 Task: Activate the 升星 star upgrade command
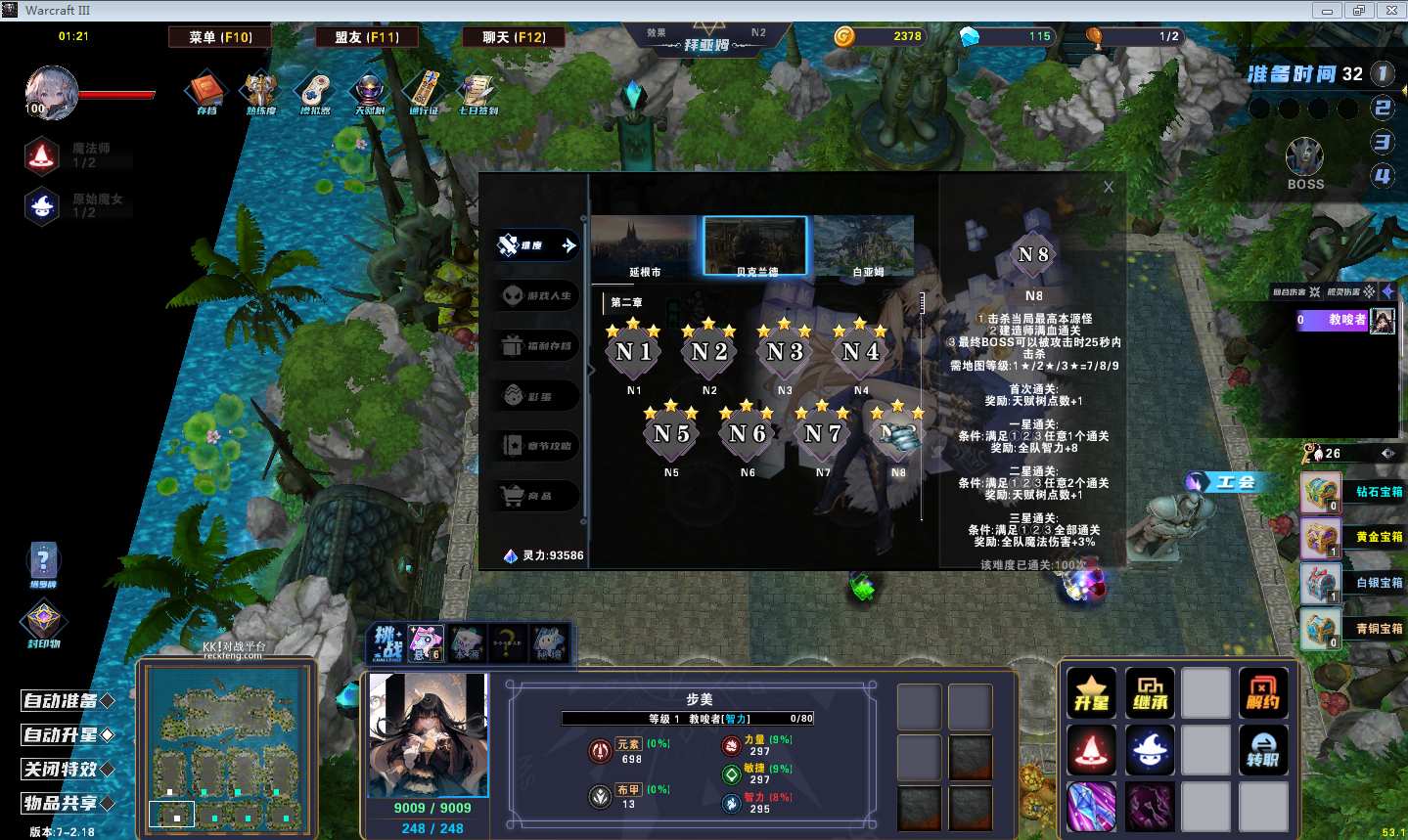1091,693
